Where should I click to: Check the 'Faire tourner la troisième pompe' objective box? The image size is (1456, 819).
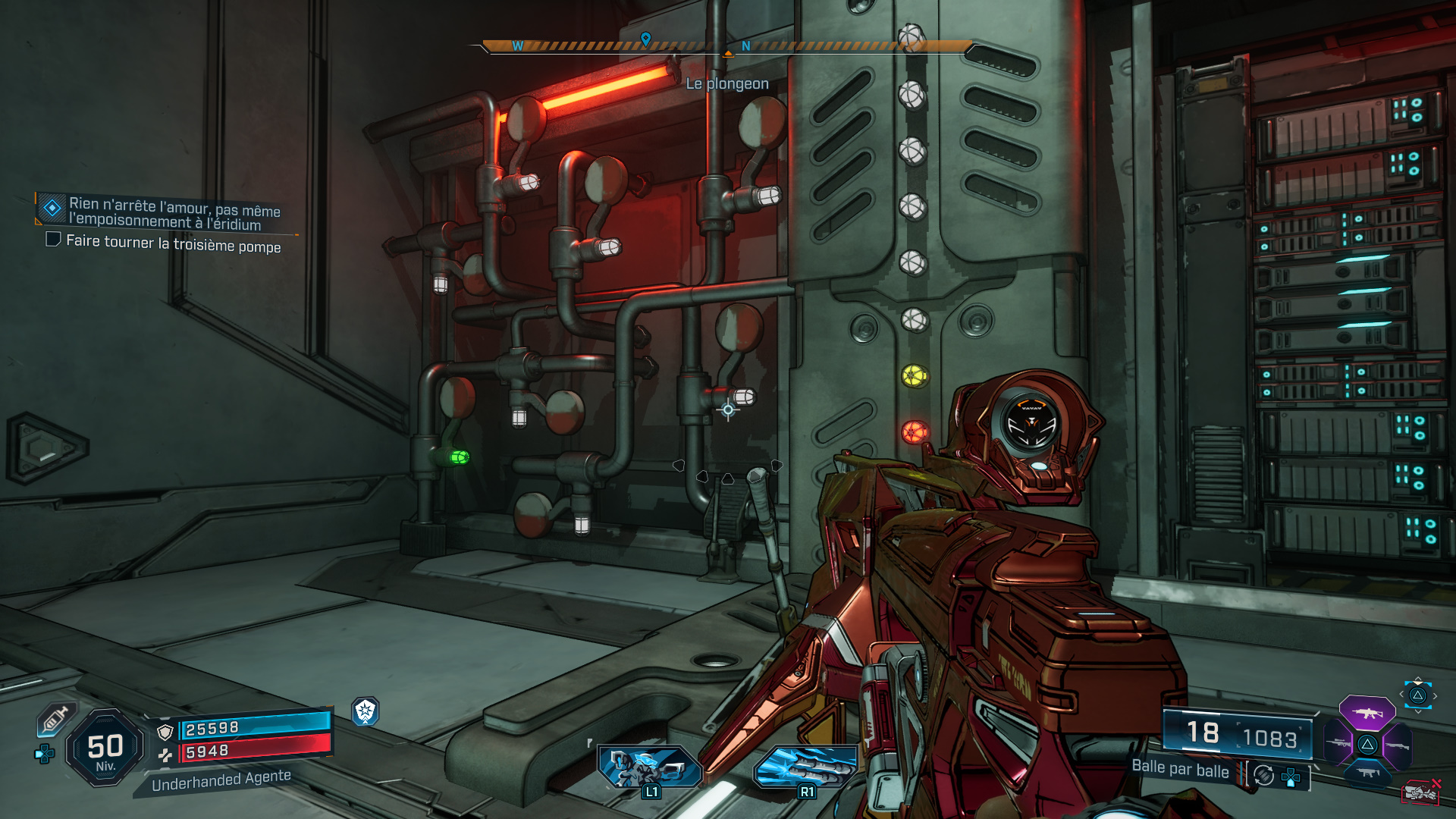tap(52, 240)
